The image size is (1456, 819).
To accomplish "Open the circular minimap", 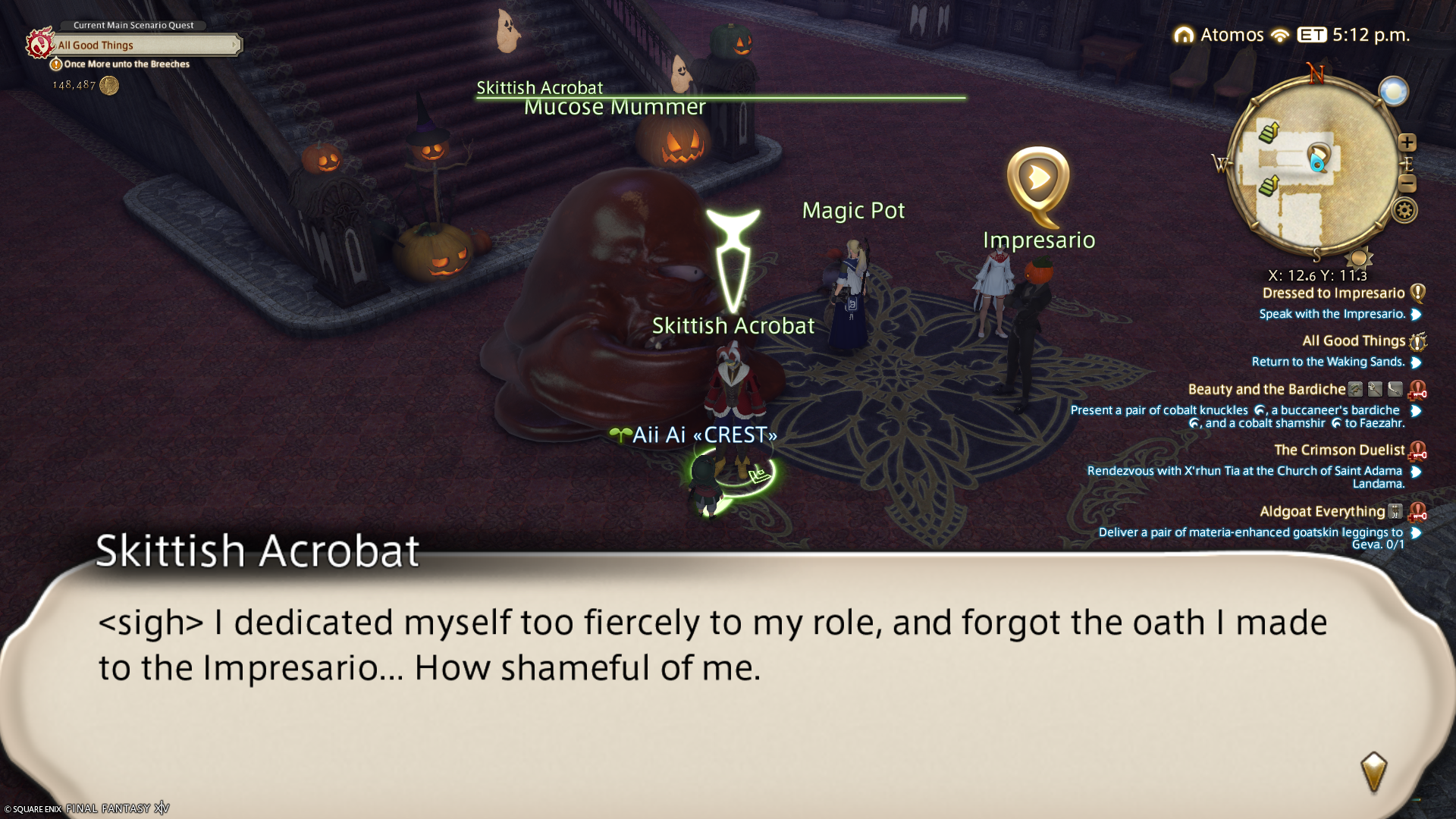I will pos(1316,167).
